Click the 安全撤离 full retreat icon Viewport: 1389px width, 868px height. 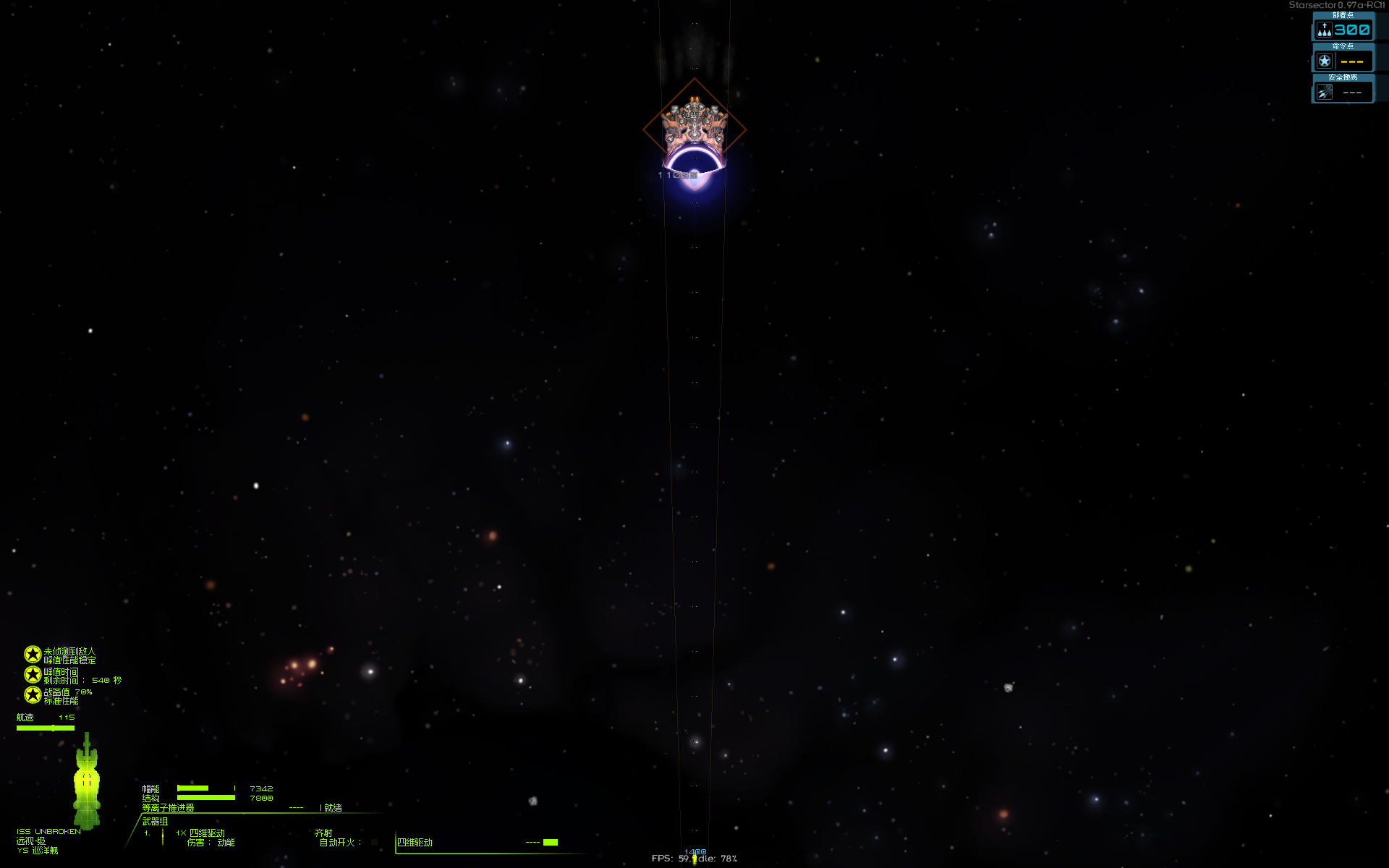pyautogui.click(x=1323, y=90)
